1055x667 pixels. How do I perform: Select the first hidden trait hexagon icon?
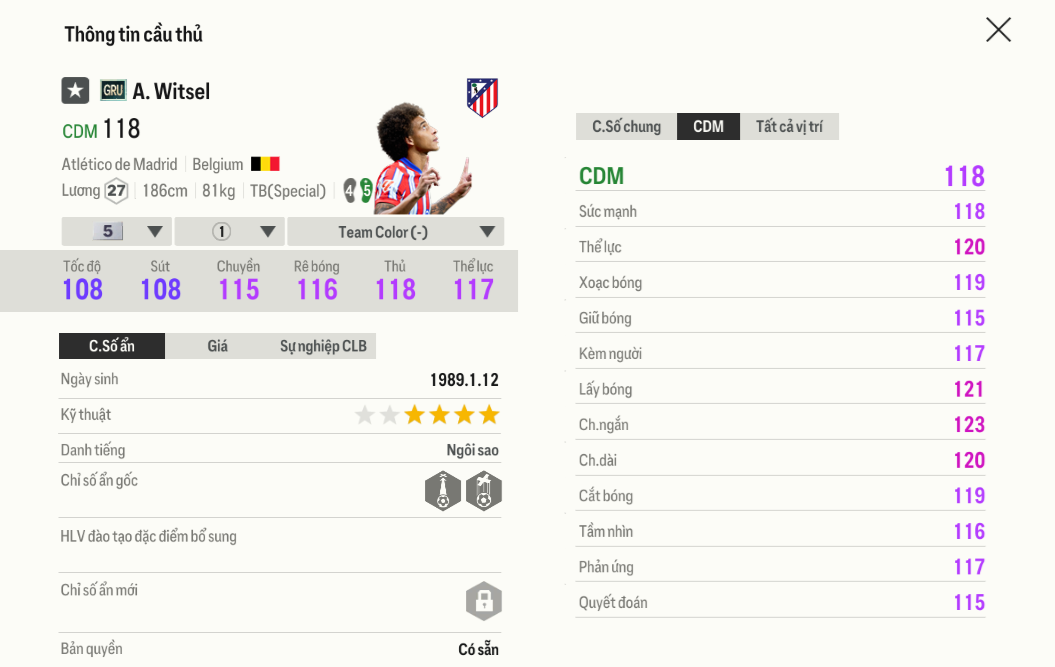tap(443, 491)
